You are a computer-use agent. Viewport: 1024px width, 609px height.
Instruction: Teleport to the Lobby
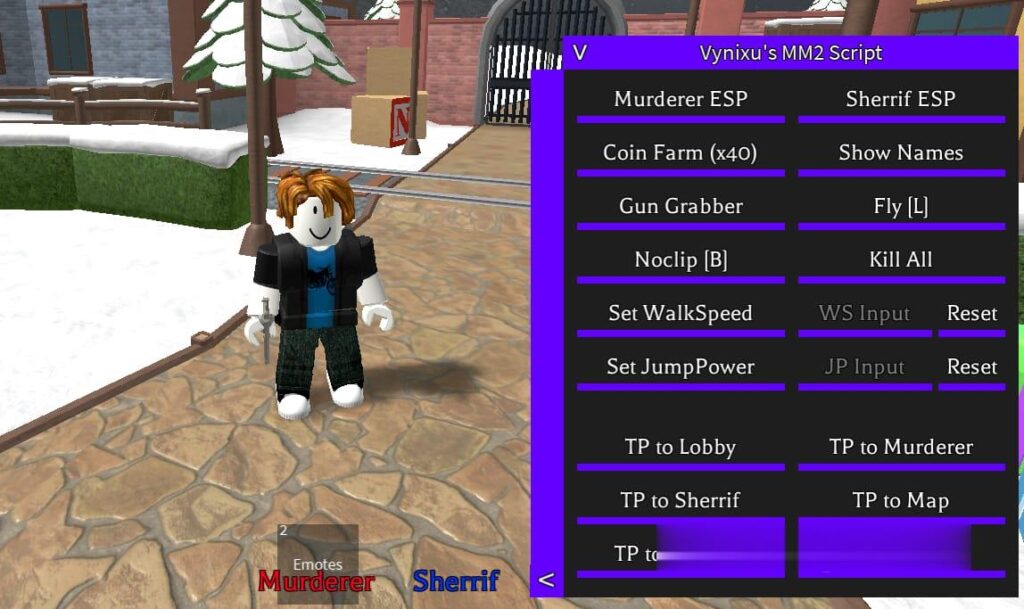click(x=680, y=448)
